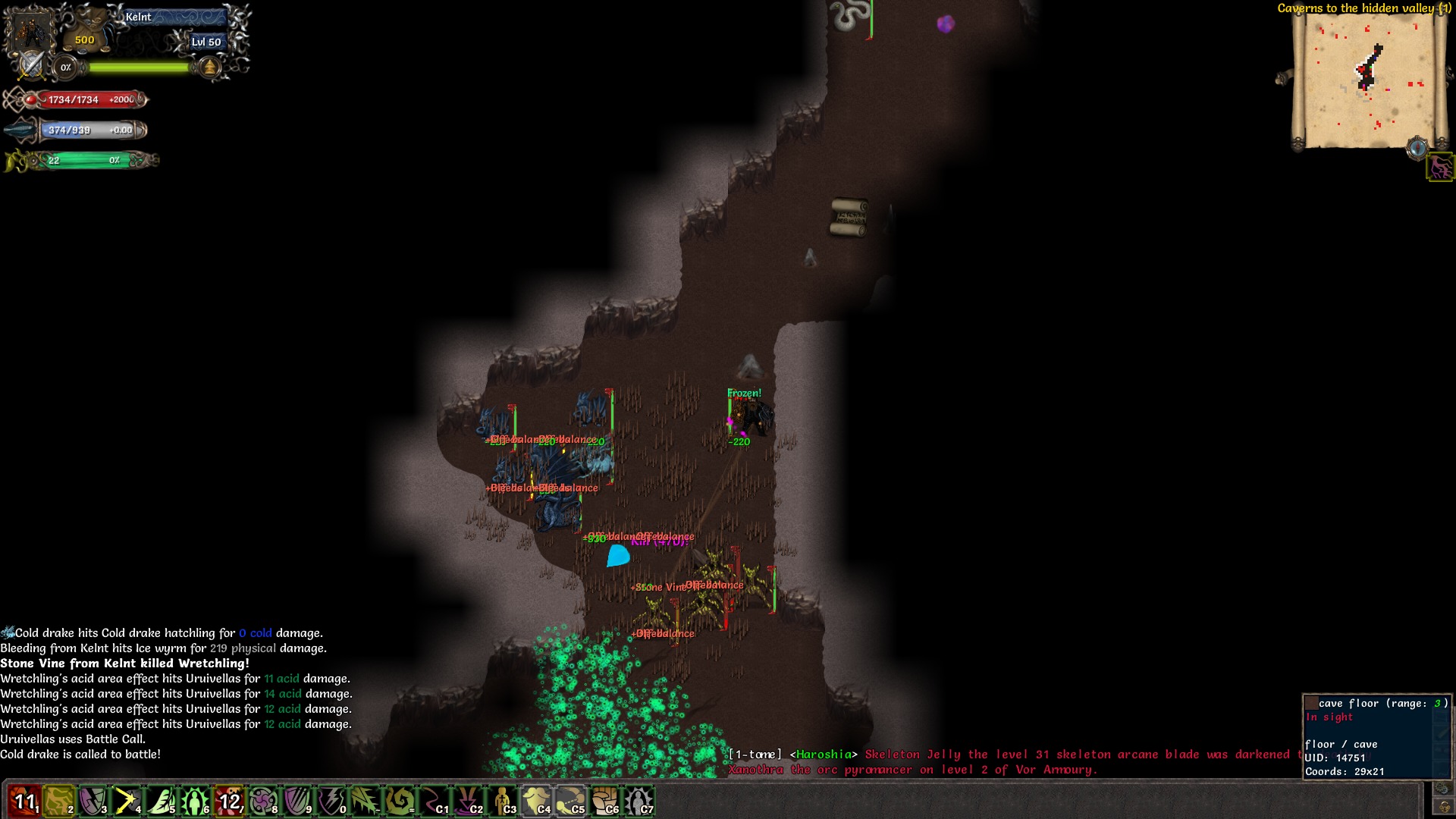Click the purple spiral talent bound to key 8
The image size is (1456, 819).
pyautogui.click(x=263, y=800)
